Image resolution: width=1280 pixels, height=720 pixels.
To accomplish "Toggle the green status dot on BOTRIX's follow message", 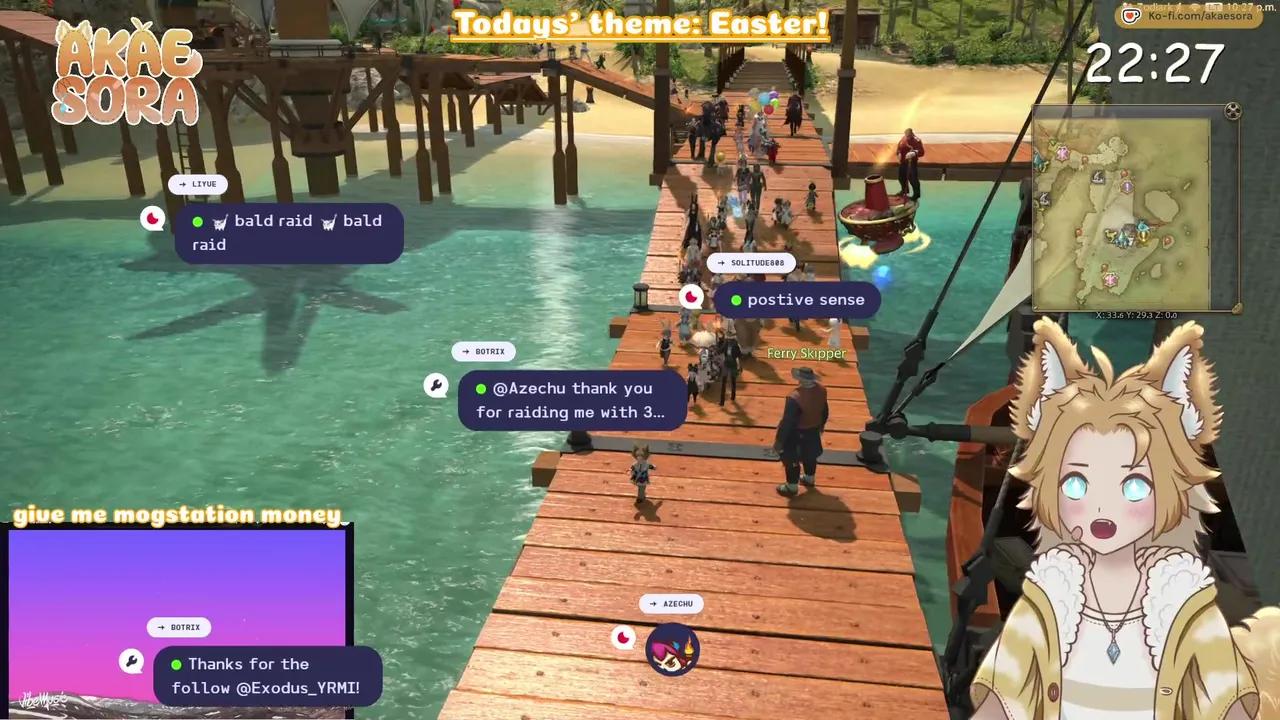I will tap(176, 664).
